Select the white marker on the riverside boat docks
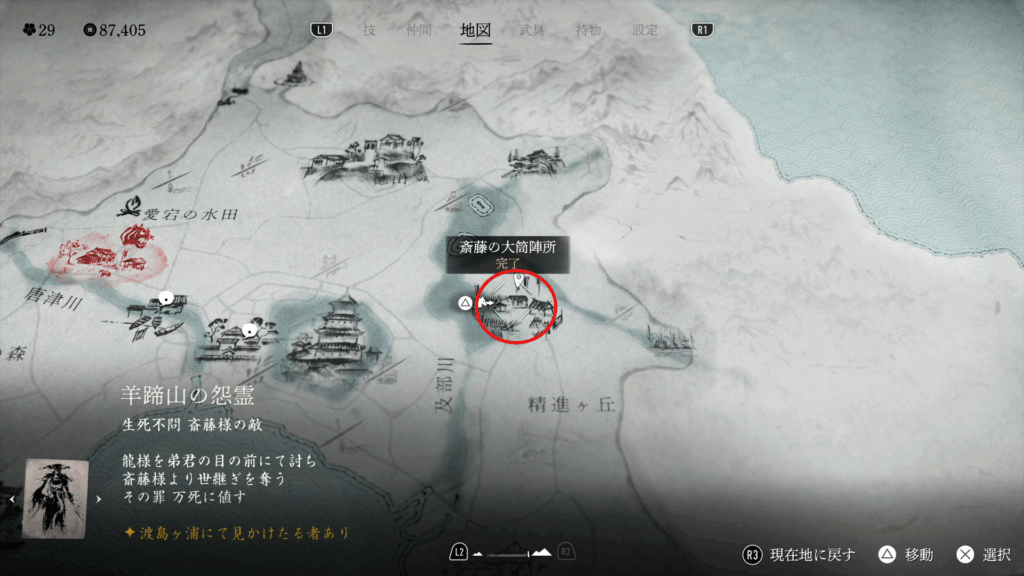1024x576 pixels. point(166,298)
